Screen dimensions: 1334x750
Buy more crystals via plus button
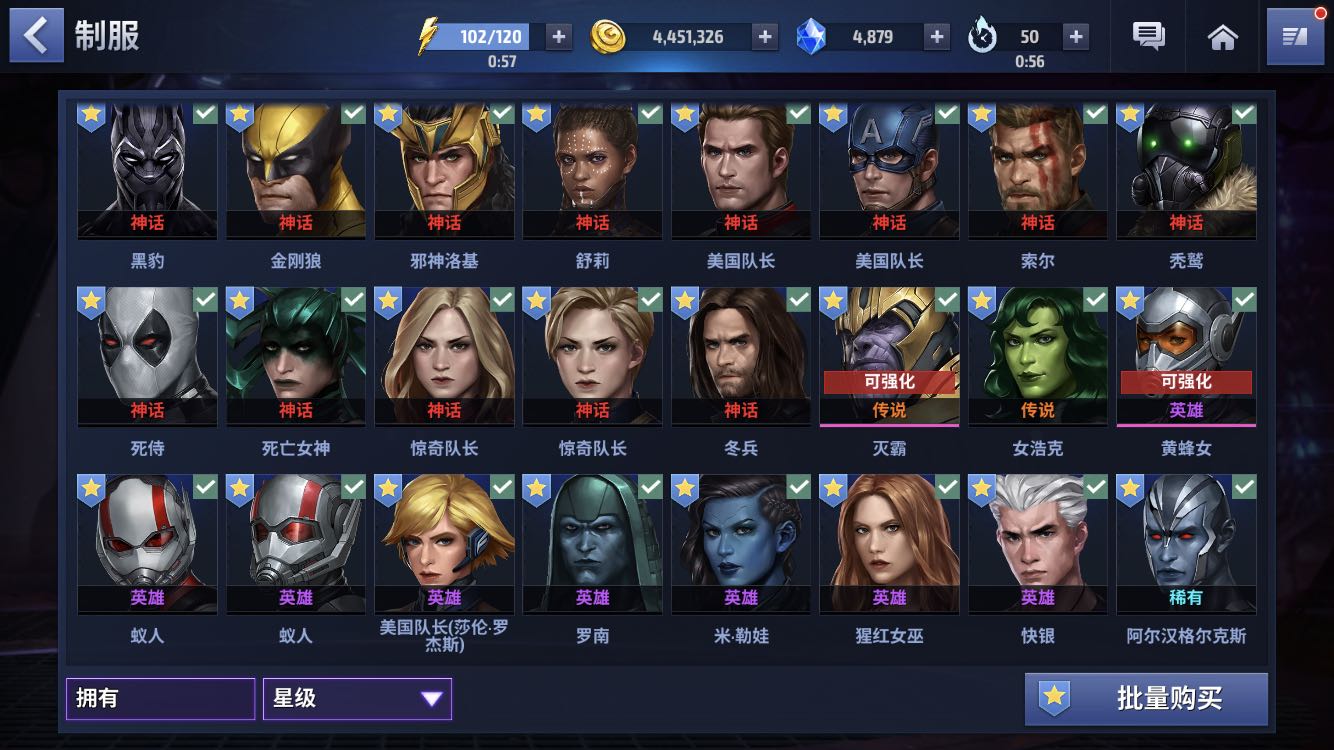[936, 37]
